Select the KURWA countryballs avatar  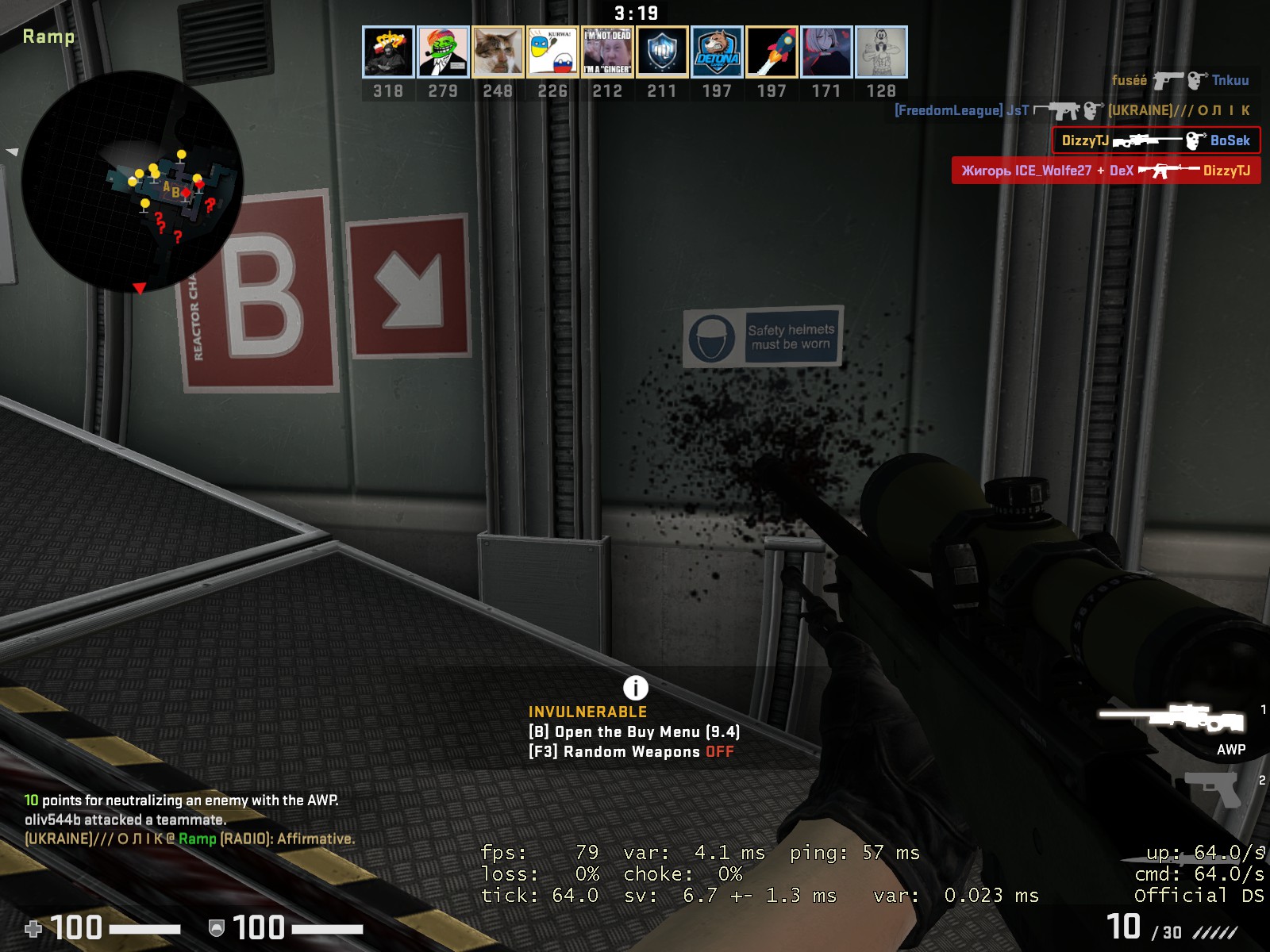(x=552, y=52)
